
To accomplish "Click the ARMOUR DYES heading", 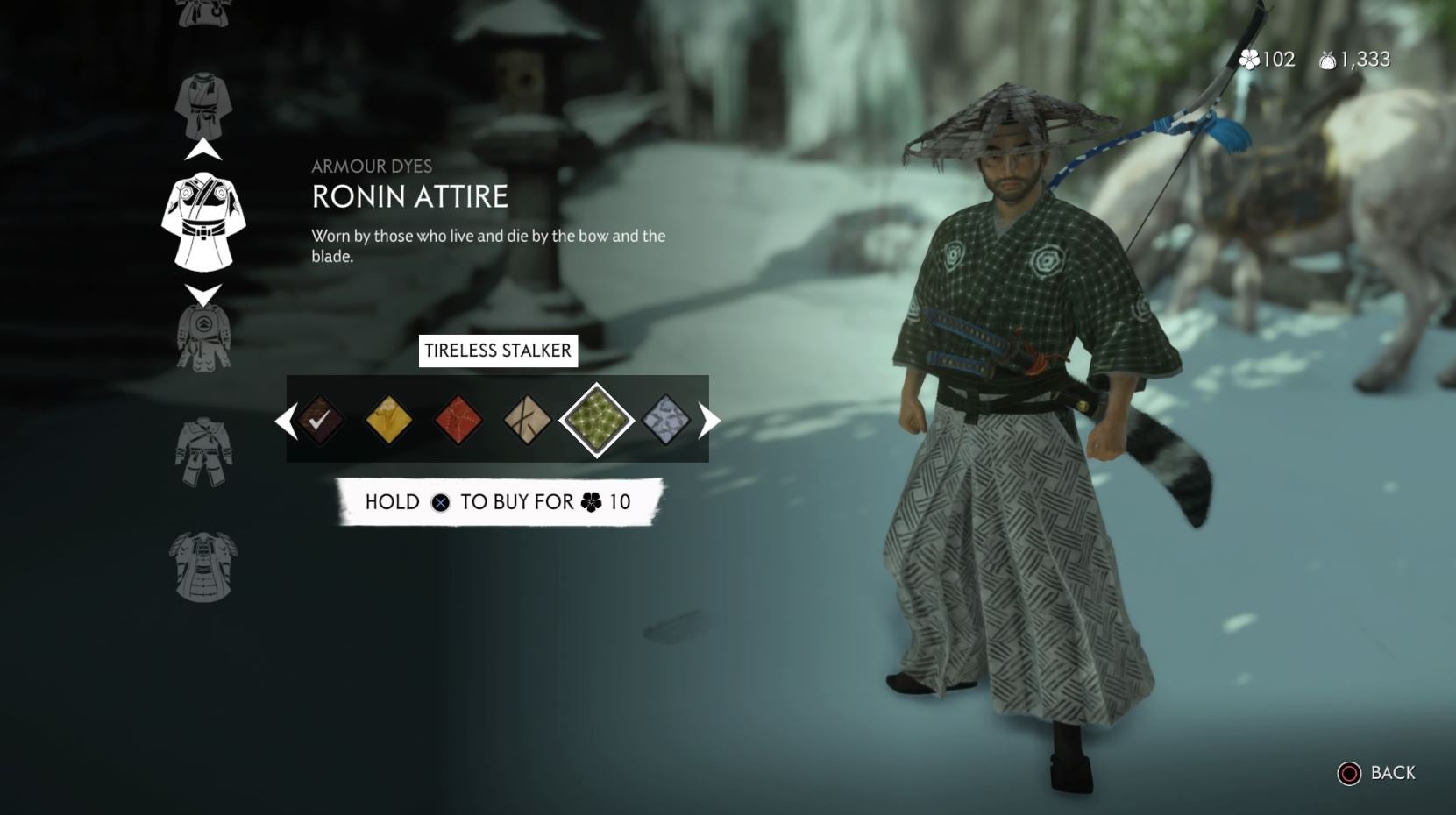I will [373, 166].
